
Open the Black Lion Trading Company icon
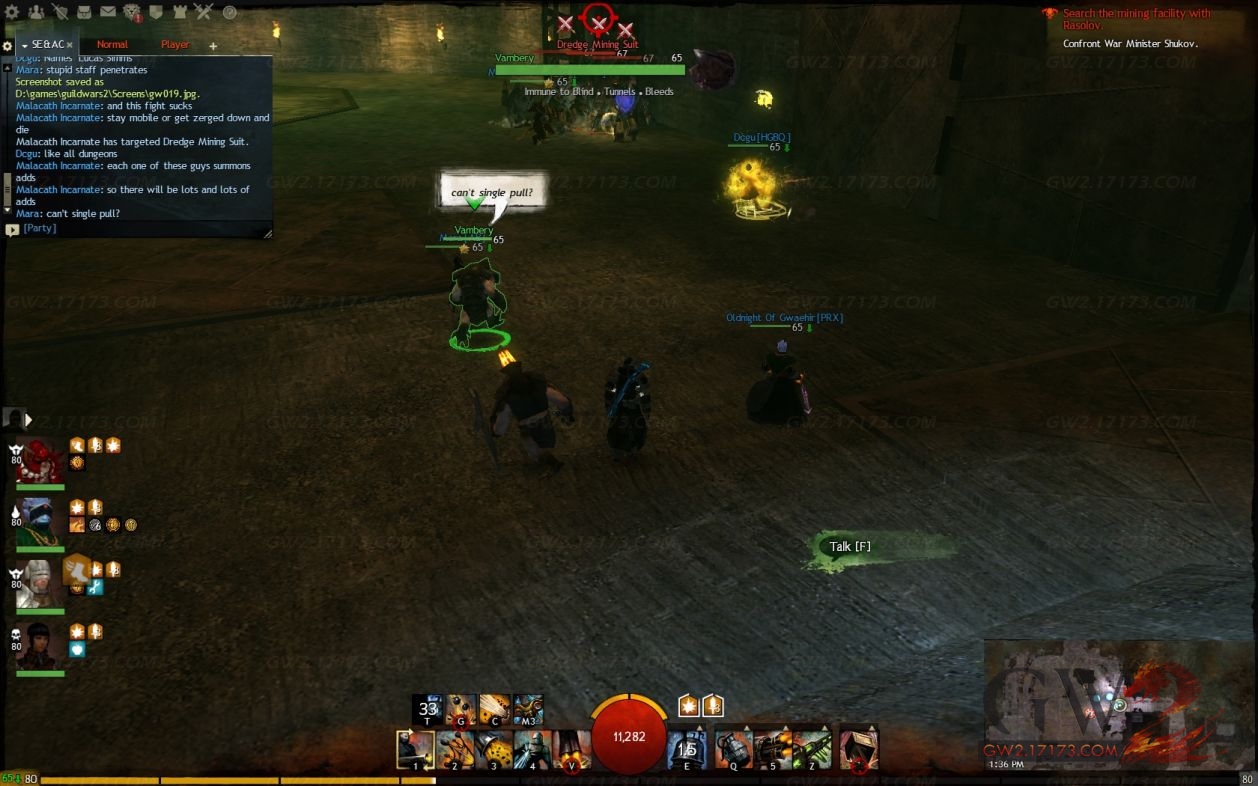[x=132, y=12]
